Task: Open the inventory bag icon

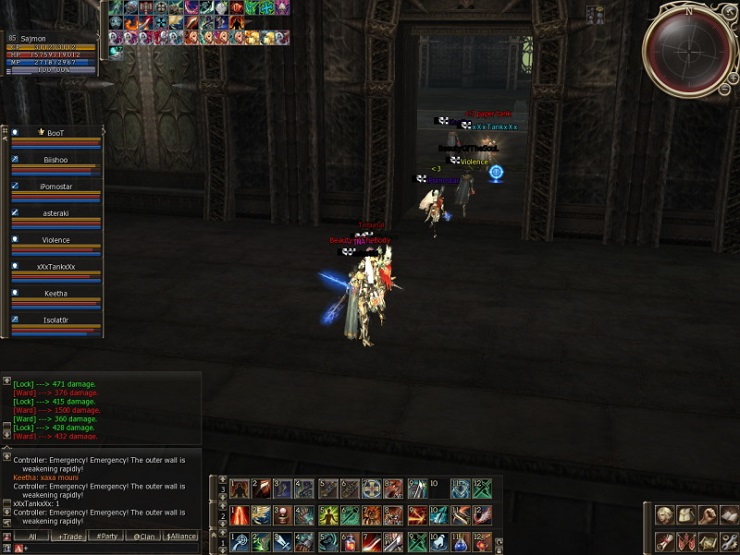Action: pyautogui.click(x=686, y=515)
